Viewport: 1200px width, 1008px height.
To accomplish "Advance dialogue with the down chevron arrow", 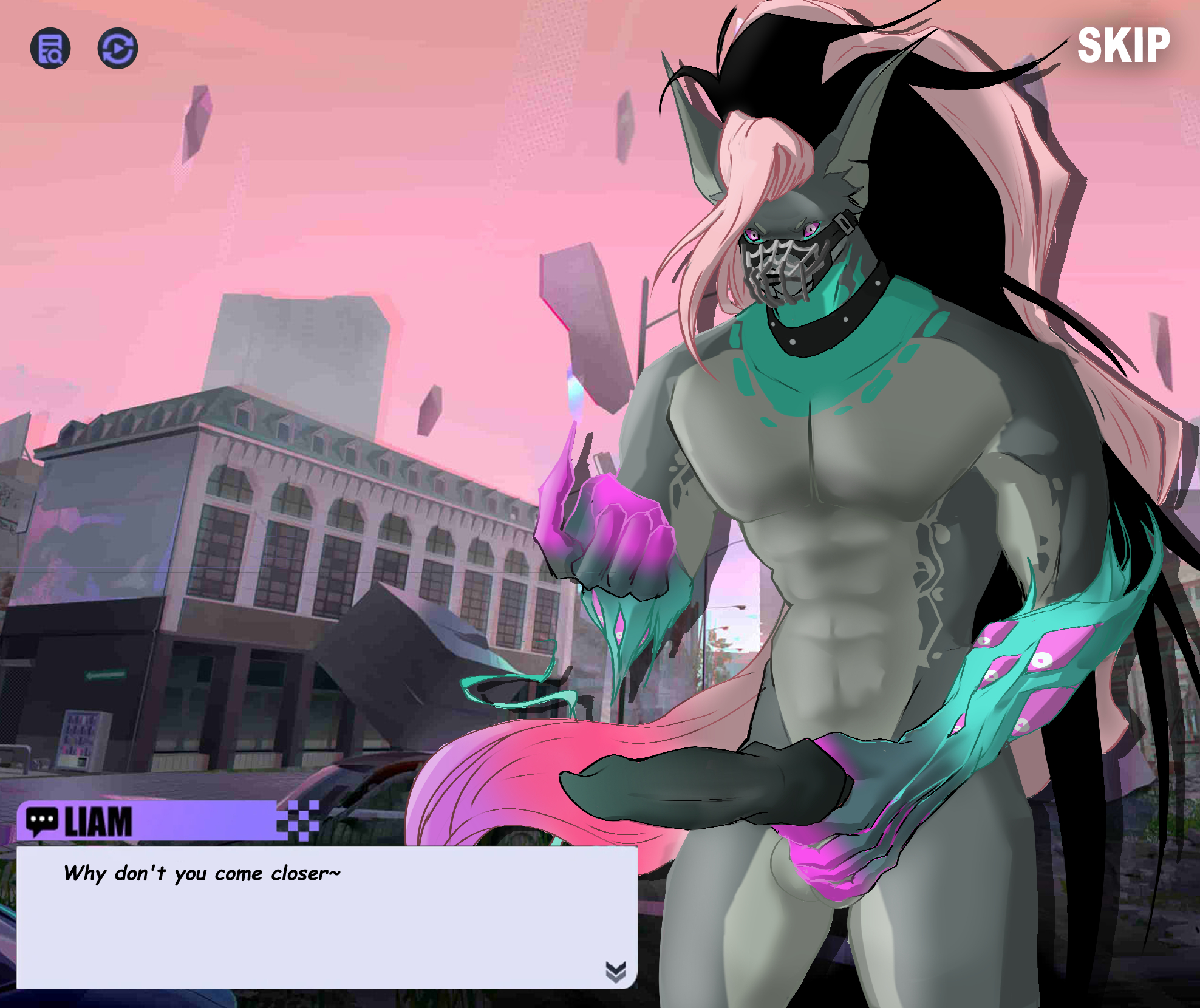I will pos(615,971).
